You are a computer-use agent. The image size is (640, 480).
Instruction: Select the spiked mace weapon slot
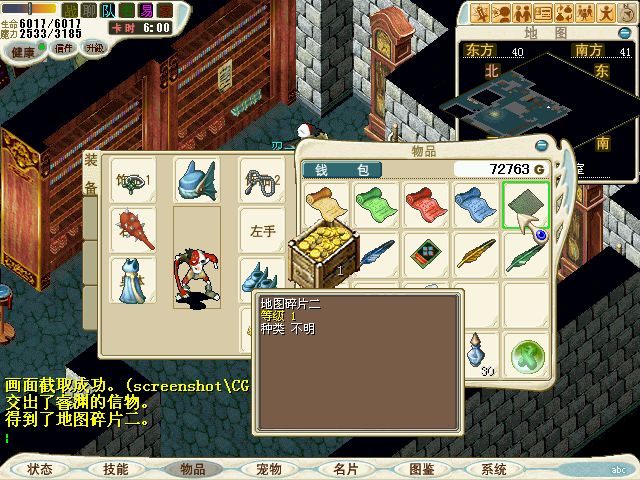tap(133, 229)
